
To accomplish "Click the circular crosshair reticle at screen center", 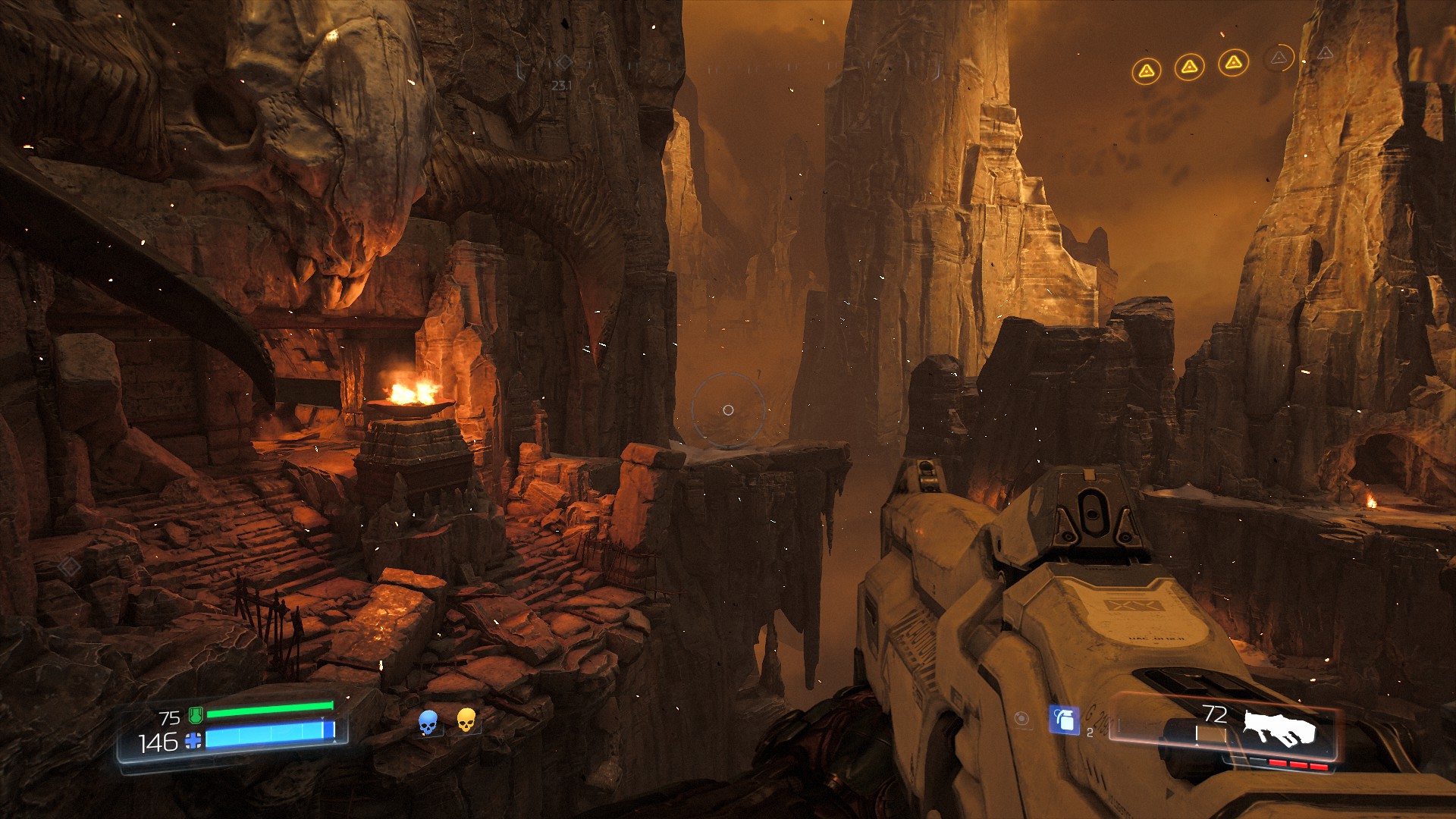I will pos(728,409).
